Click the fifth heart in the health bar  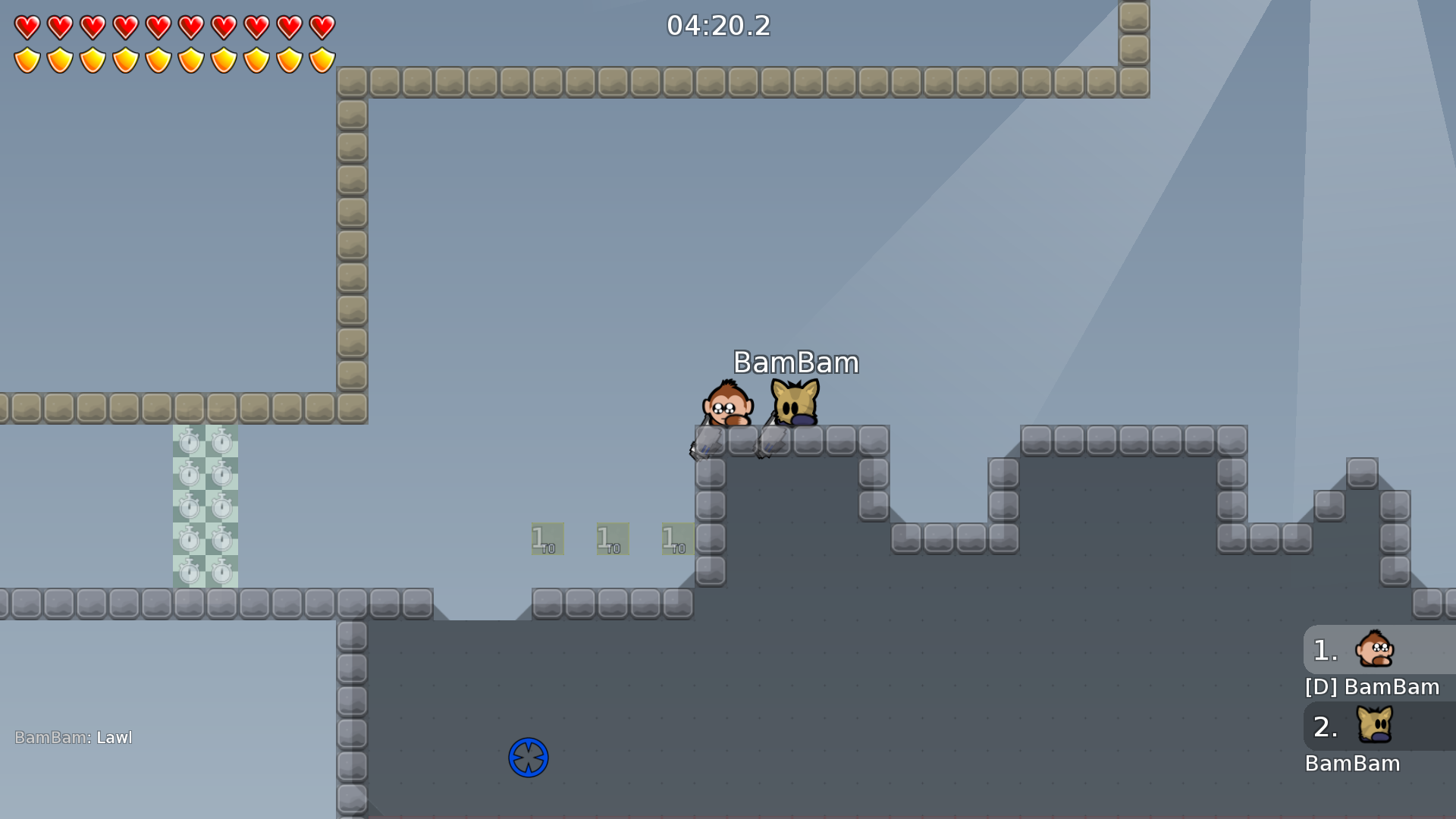point(158,27)
